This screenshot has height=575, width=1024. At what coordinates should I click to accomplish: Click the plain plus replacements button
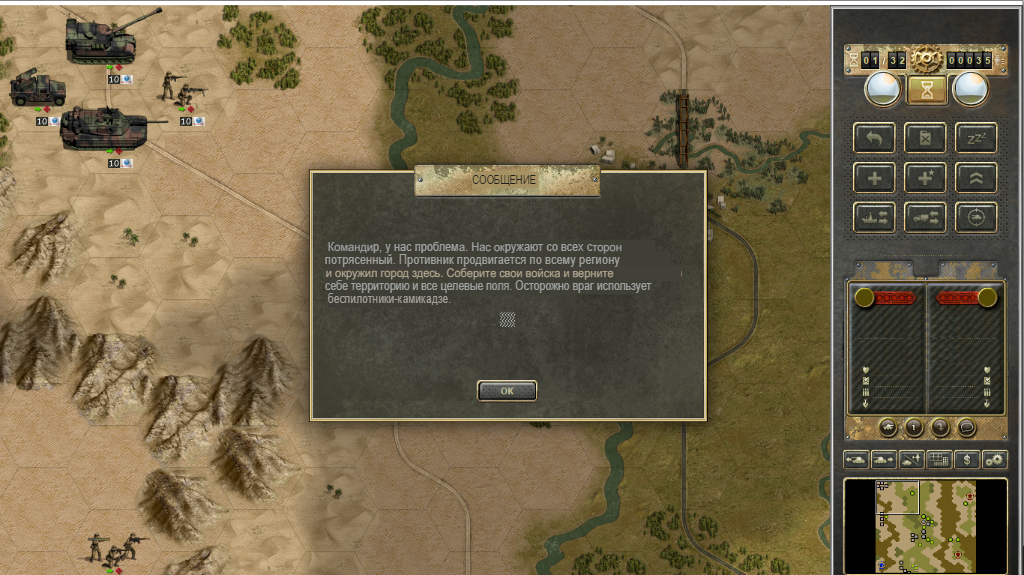tap(874, 177)
